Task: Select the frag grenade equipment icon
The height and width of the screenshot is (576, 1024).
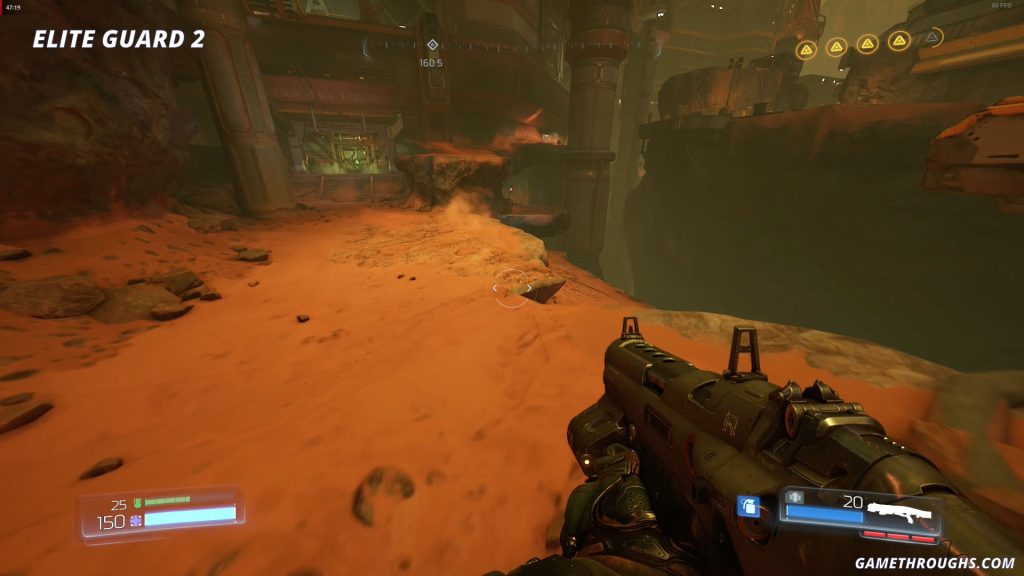Action: point(748,507)
